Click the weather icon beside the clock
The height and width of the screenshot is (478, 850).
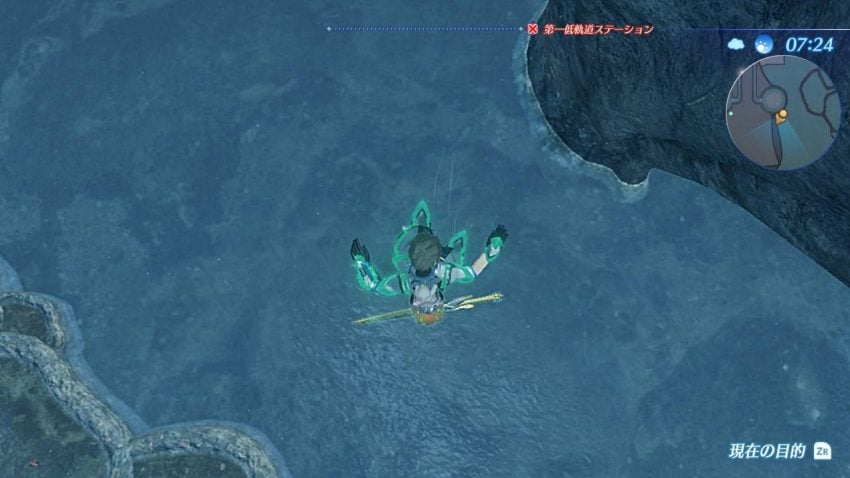[737, 45]
